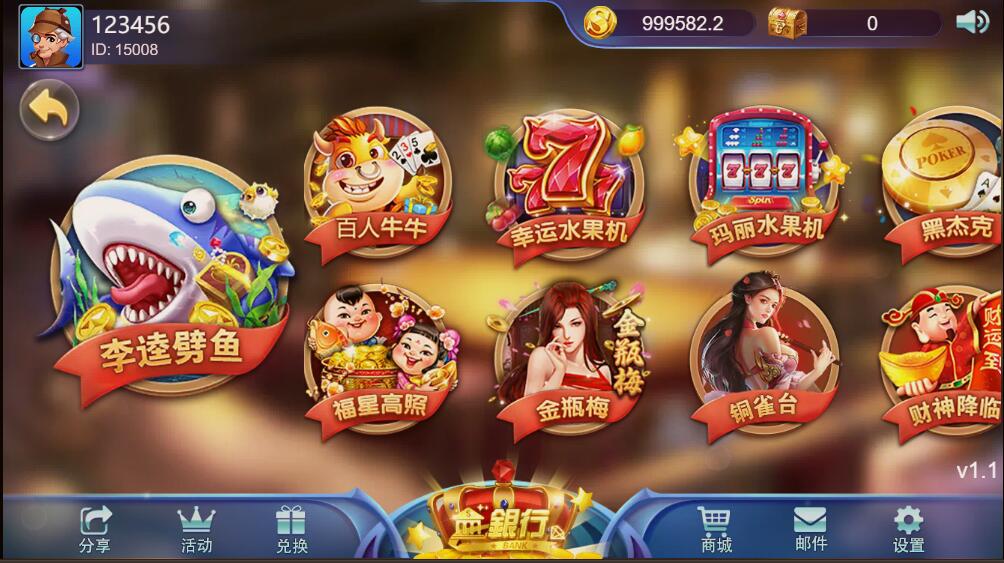Select the 幸运水果机 lucky sevens game
The image size is (1004, 563).
567,187
